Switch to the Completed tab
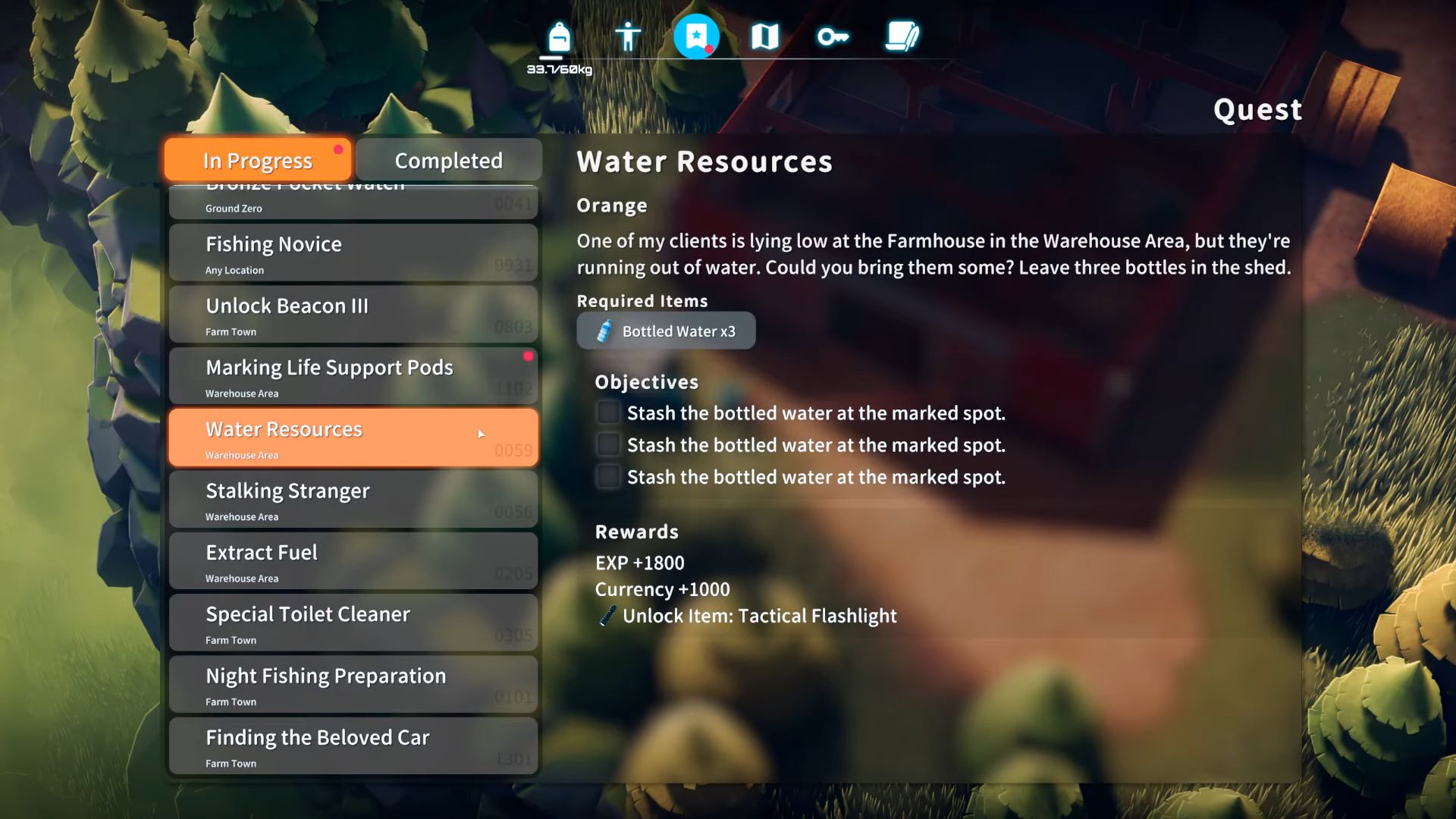Image resolution: width=1456 pixels, height=819 pixels. click(x=447, y=160)
